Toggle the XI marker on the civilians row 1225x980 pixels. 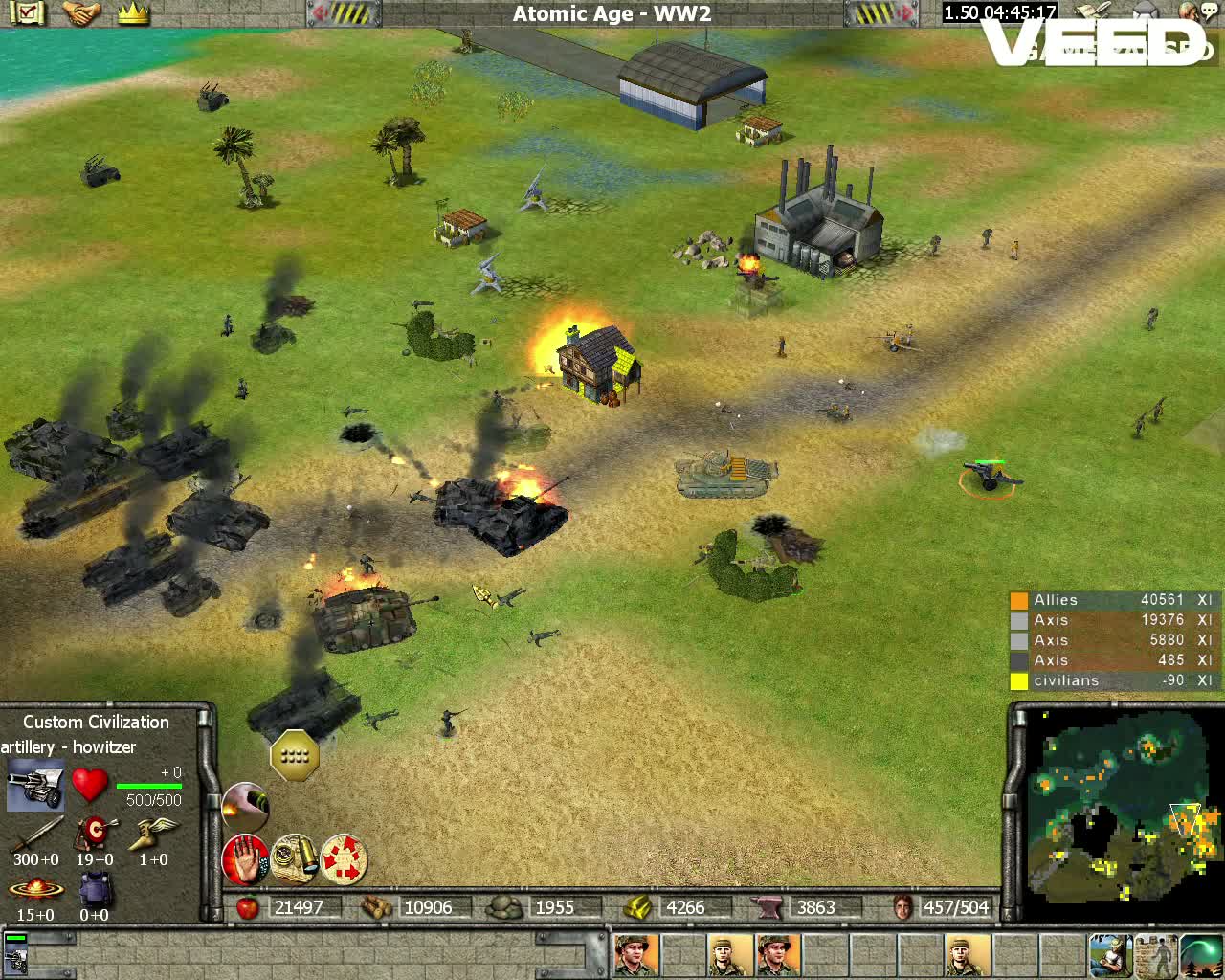[x=1203, y=680]
